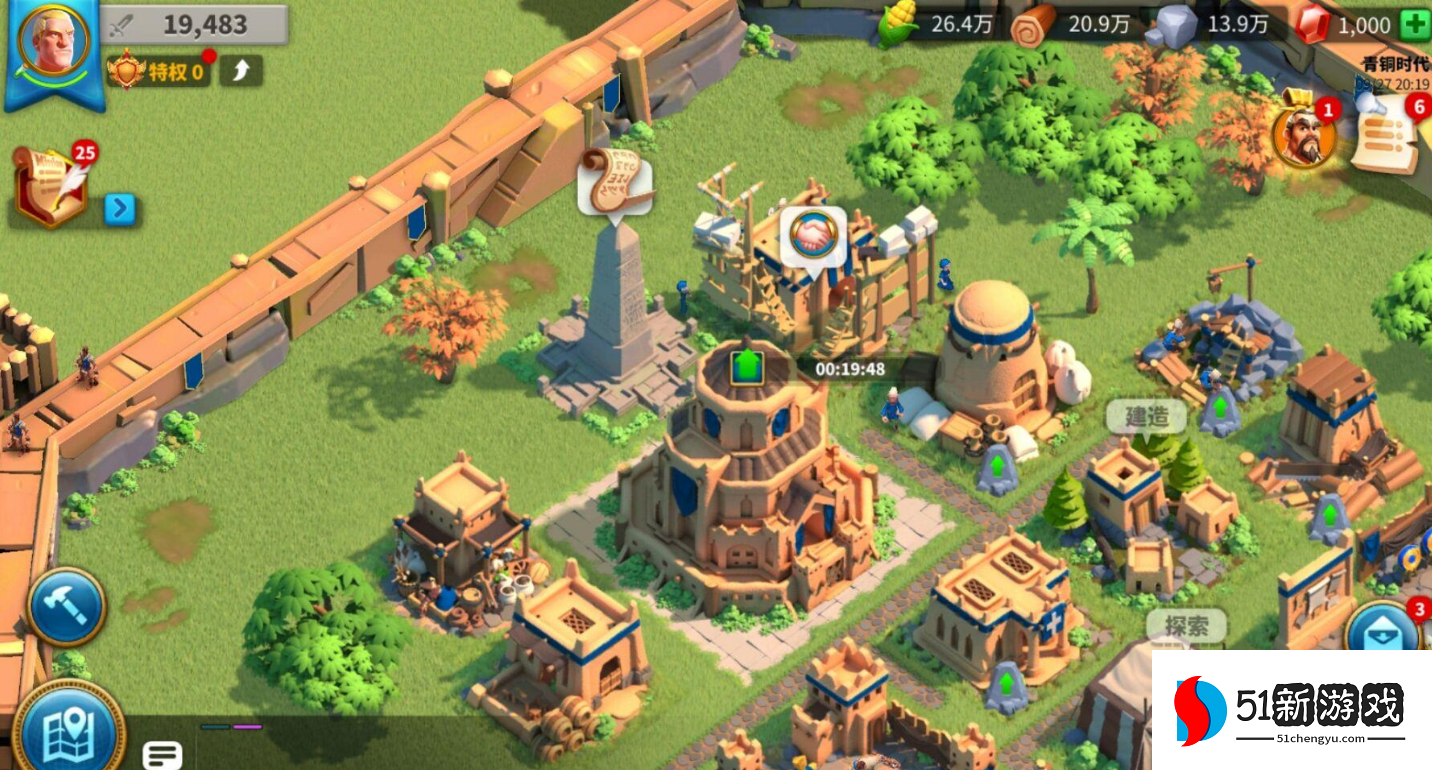Tap the green upgrade arrow on City Hall
Image resolution: width=1432 pixels, height=770 pixels.
[745, 365]
